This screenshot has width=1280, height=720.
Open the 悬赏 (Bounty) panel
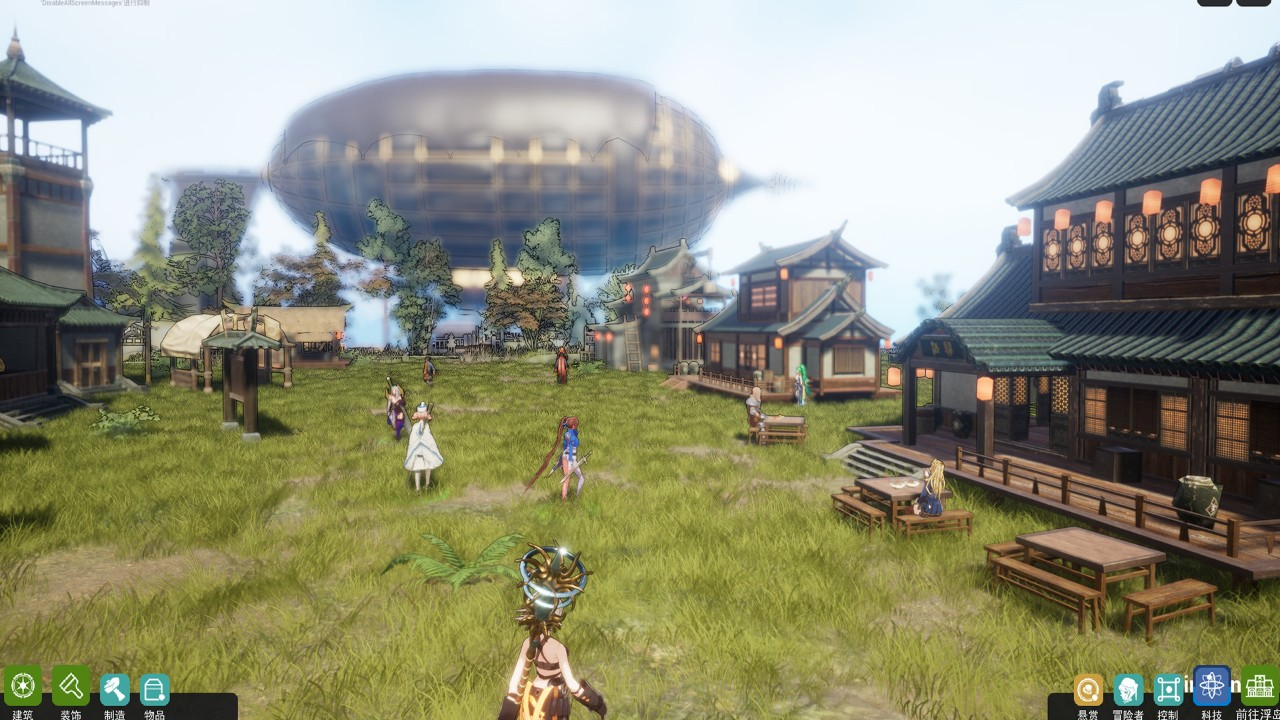tap(1088, 690)
